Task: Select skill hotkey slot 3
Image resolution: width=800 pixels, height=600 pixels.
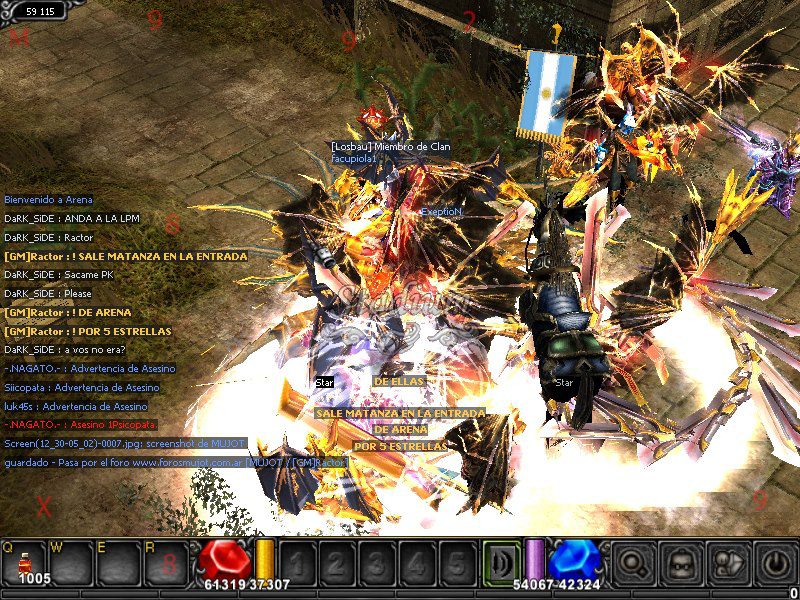Action: 376,563
